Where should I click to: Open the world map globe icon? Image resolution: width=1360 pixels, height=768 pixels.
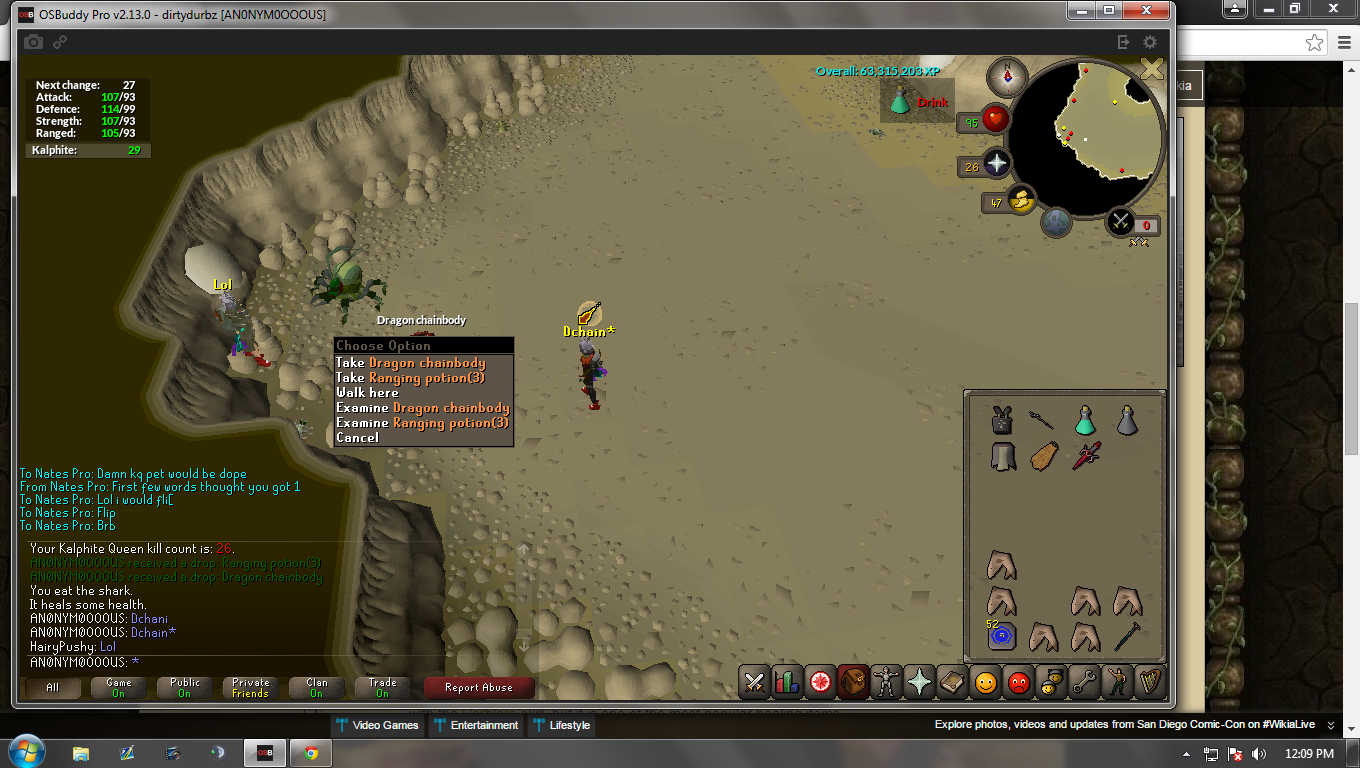pos(1057,223)
